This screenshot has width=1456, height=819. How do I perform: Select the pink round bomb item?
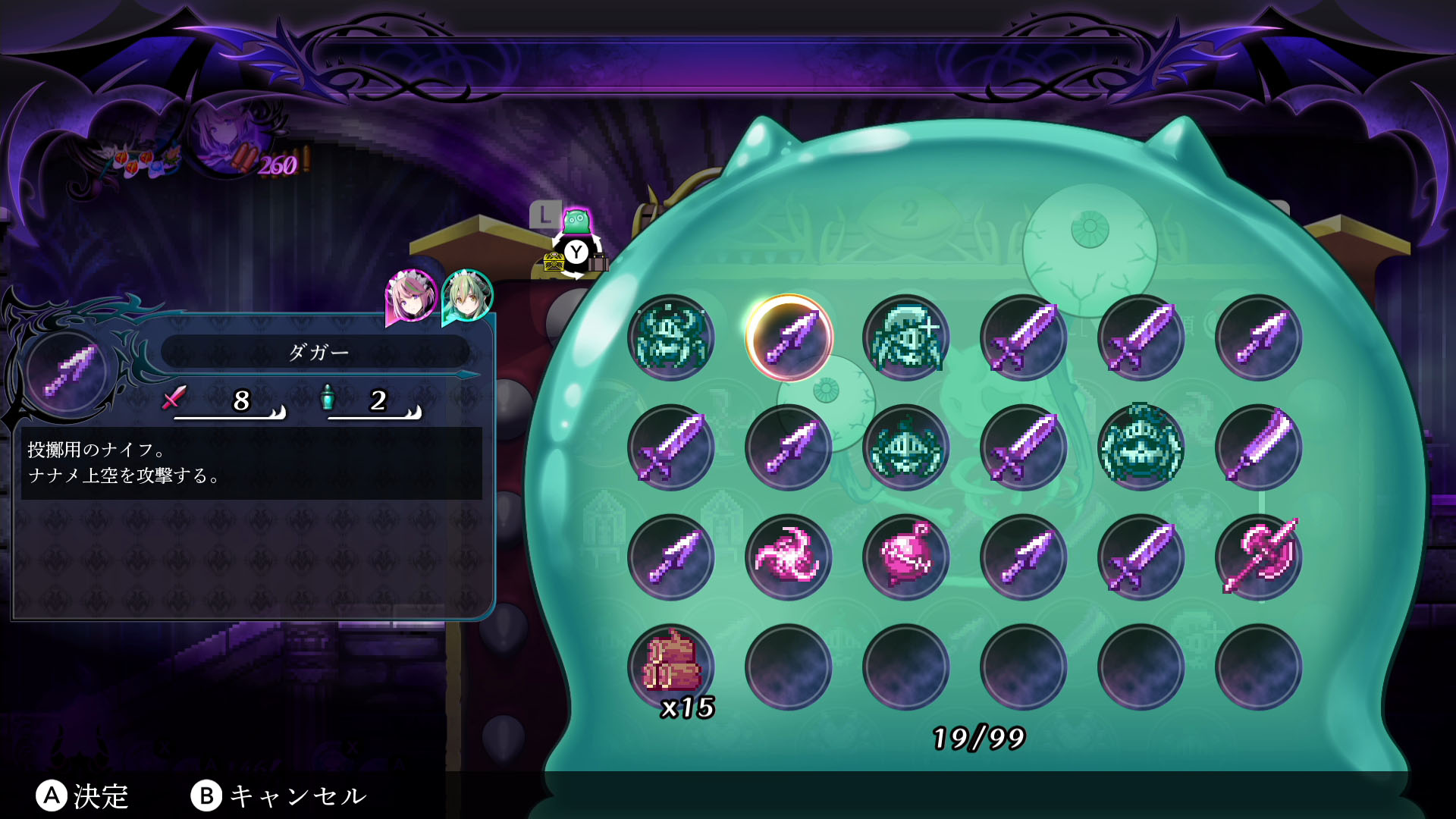[x=906, y=557]
